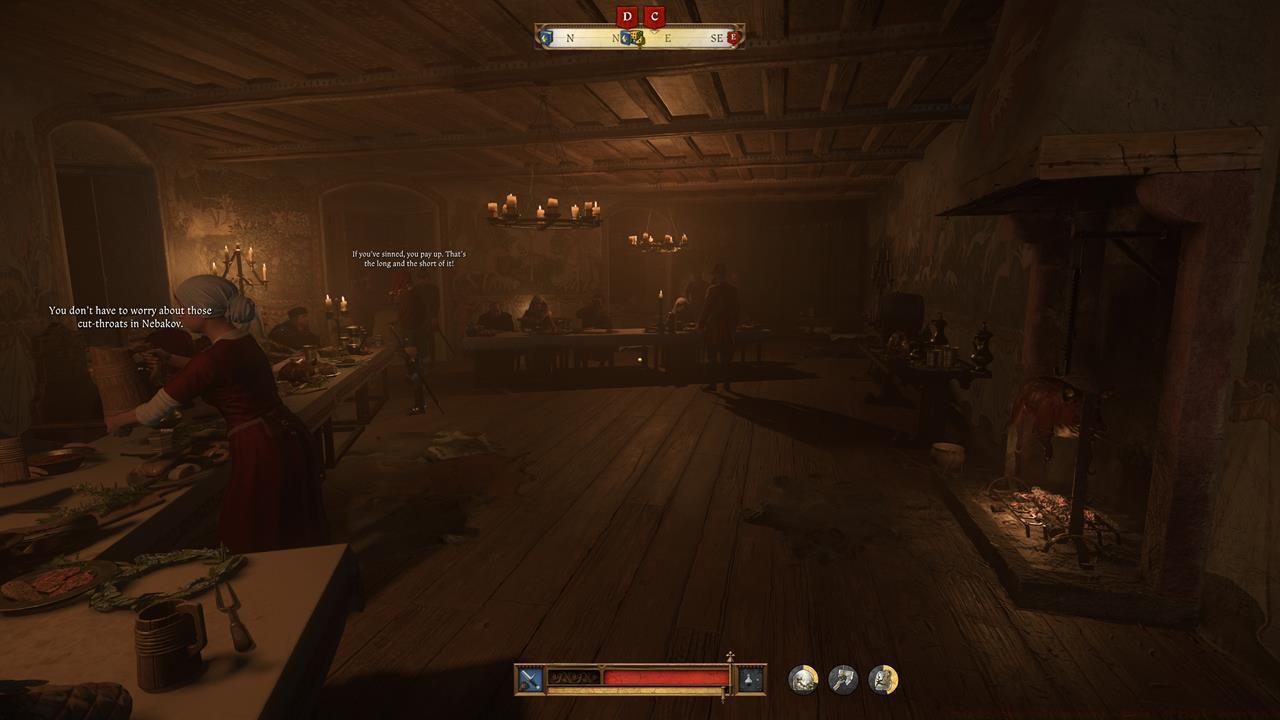
Task: Click the red health bar in the HUD
Action: tap(662, 679)
